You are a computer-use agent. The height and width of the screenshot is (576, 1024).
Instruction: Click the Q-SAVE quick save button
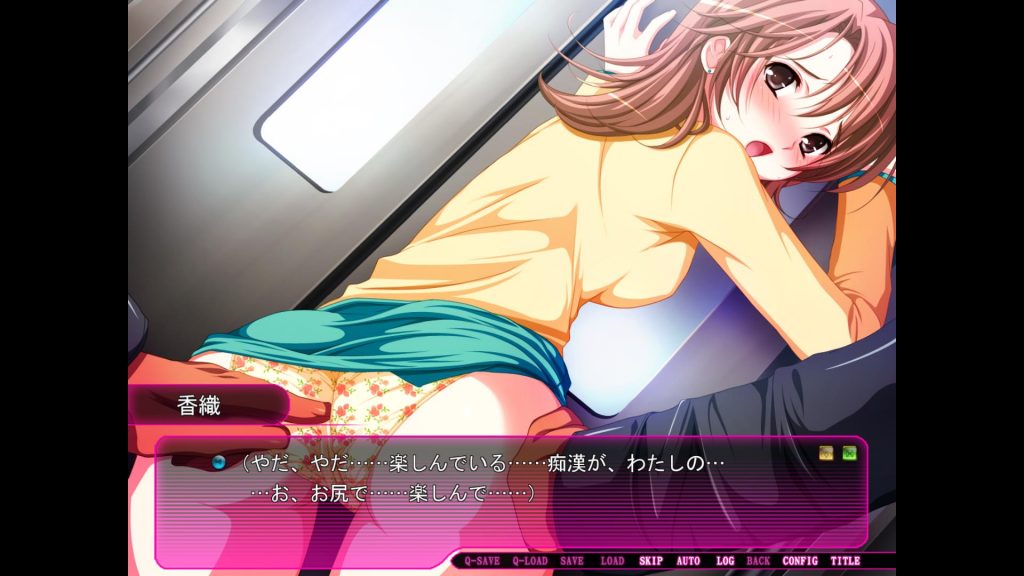coord(482,561)
